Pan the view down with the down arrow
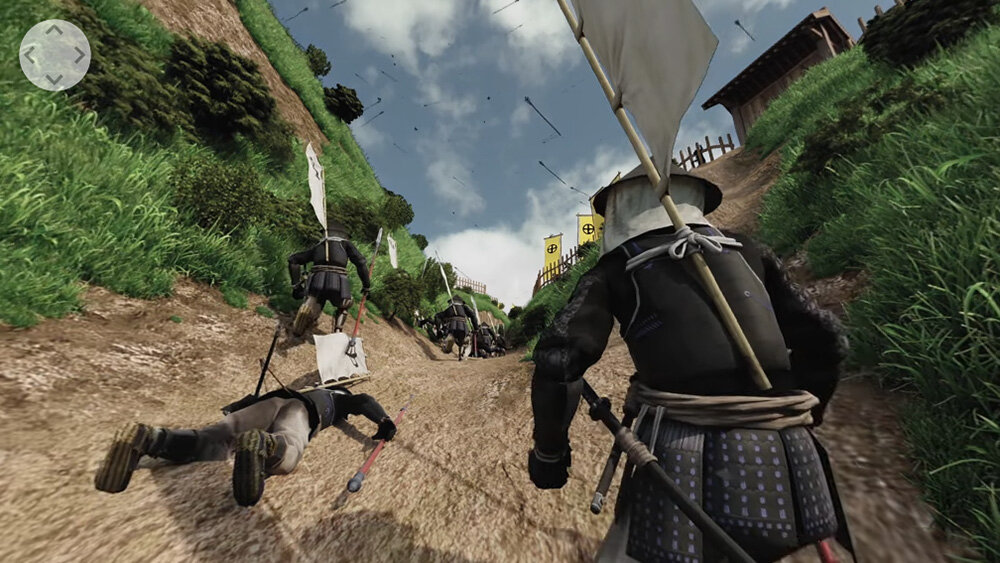This screenshot has height=563, width=1000. pos(54,78)
